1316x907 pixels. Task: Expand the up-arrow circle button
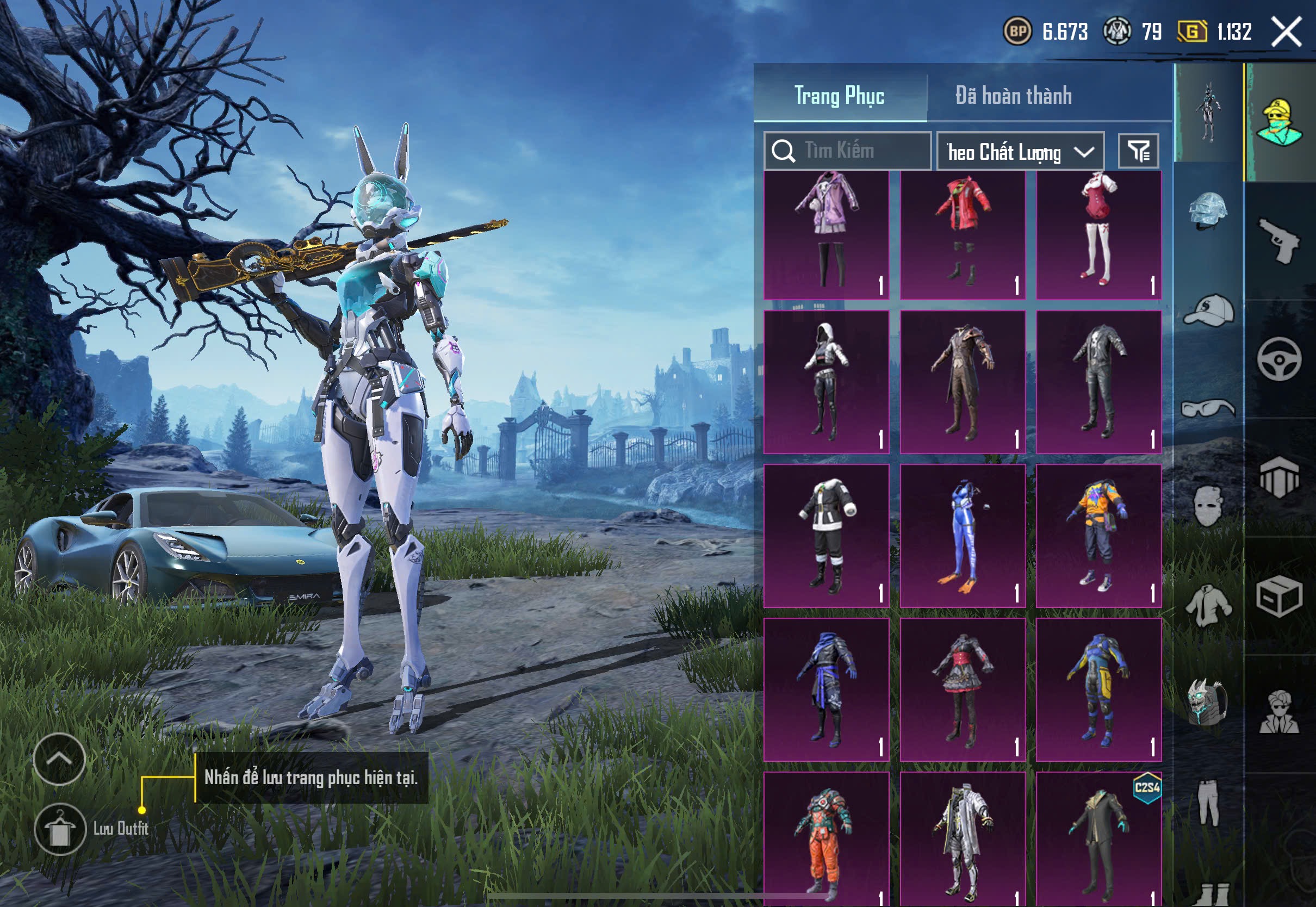pyautogui.click(x=59, y=759)
